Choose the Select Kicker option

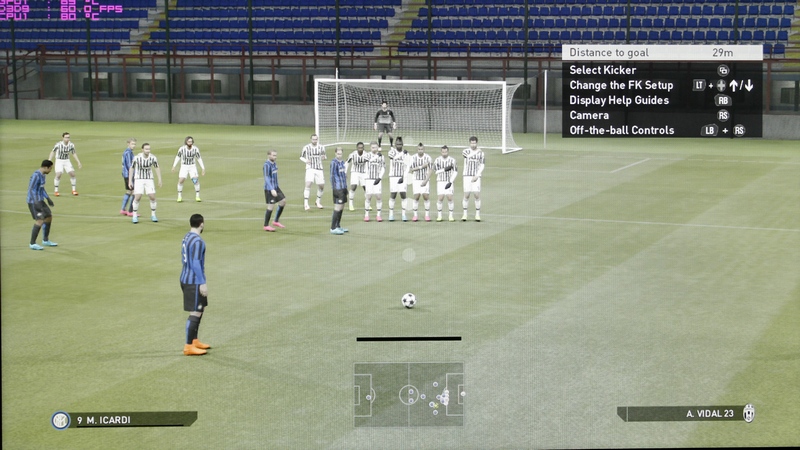[x=603, y=70]
